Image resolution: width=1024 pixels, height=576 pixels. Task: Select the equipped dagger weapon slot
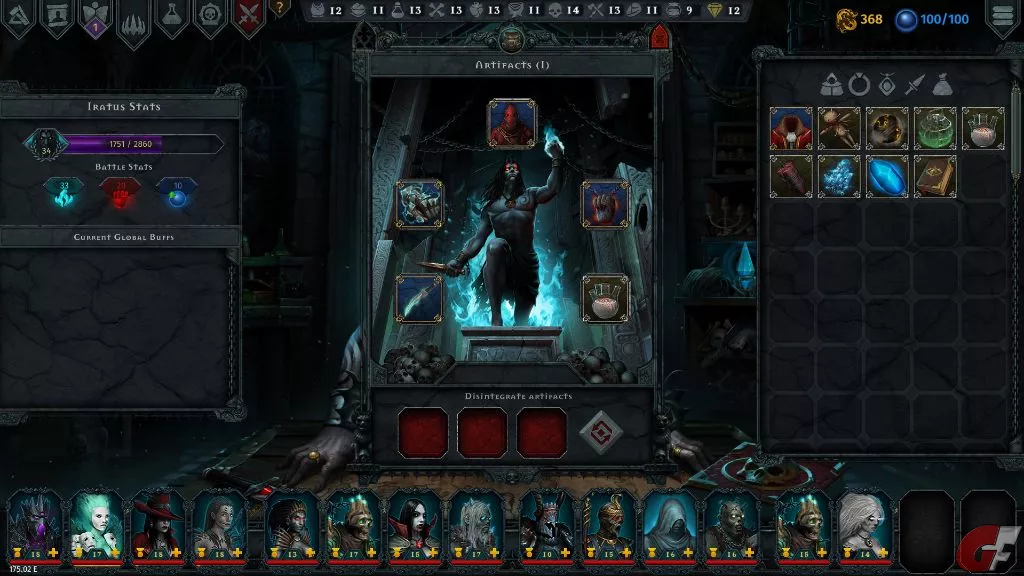419,299
